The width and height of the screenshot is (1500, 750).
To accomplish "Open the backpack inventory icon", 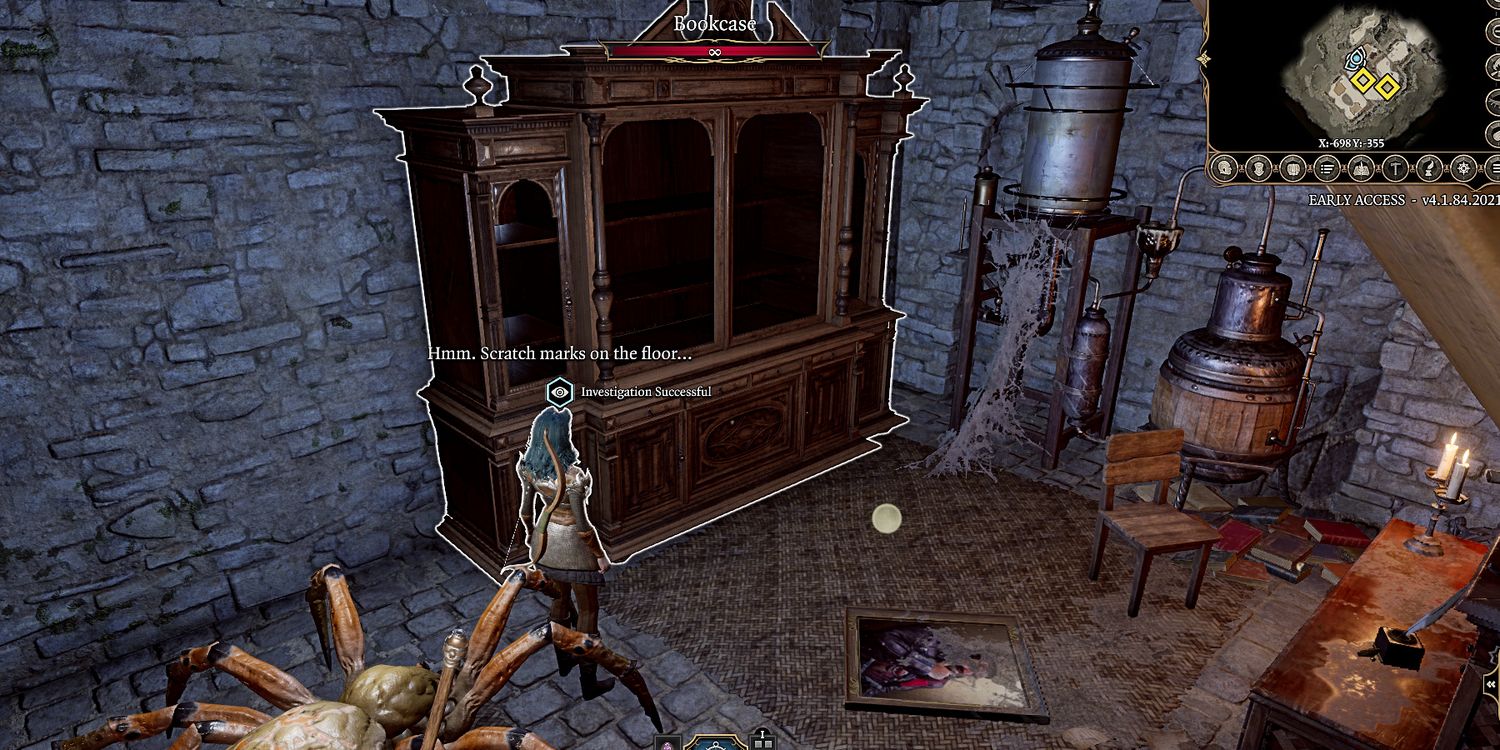I will pyautogui.click(x=1292, y=168).
